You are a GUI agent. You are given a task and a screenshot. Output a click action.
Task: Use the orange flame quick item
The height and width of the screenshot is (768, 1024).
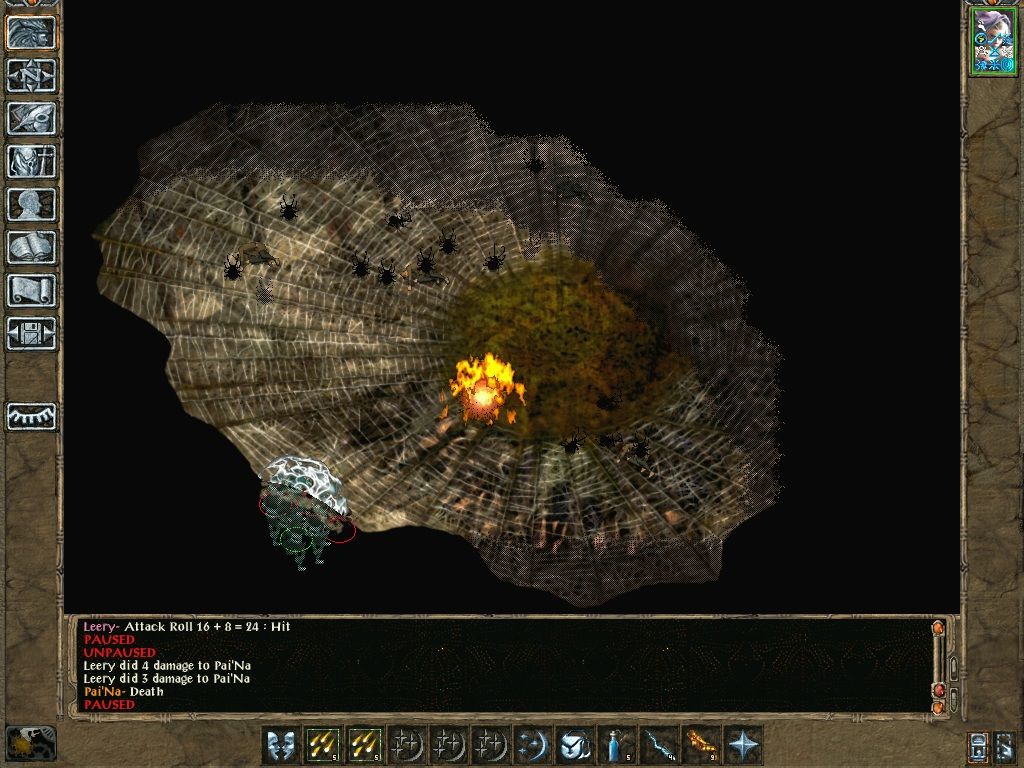[702, 745]
